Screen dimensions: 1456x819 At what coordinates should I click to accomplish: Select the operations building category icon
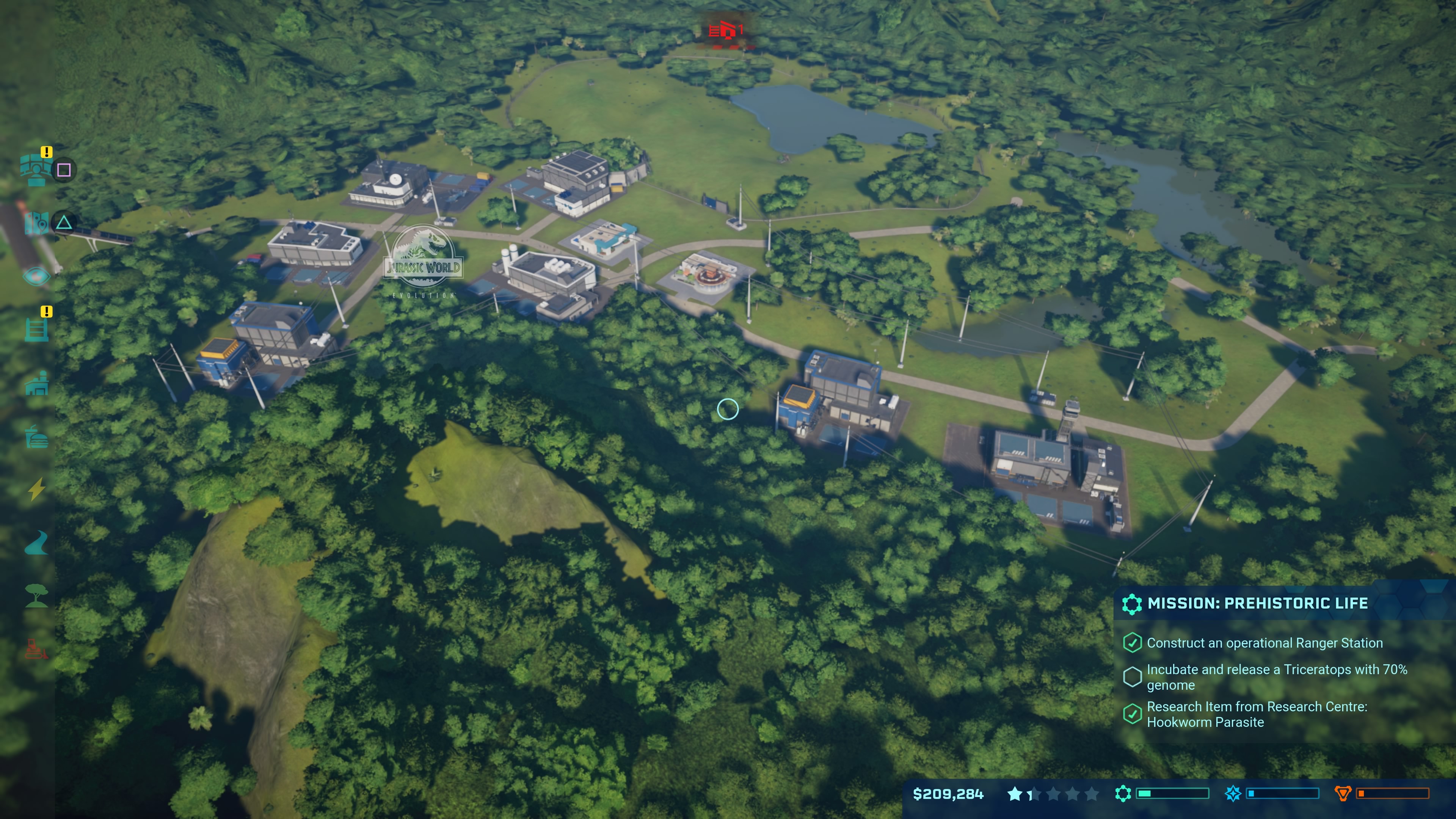(x=36, y=384)
